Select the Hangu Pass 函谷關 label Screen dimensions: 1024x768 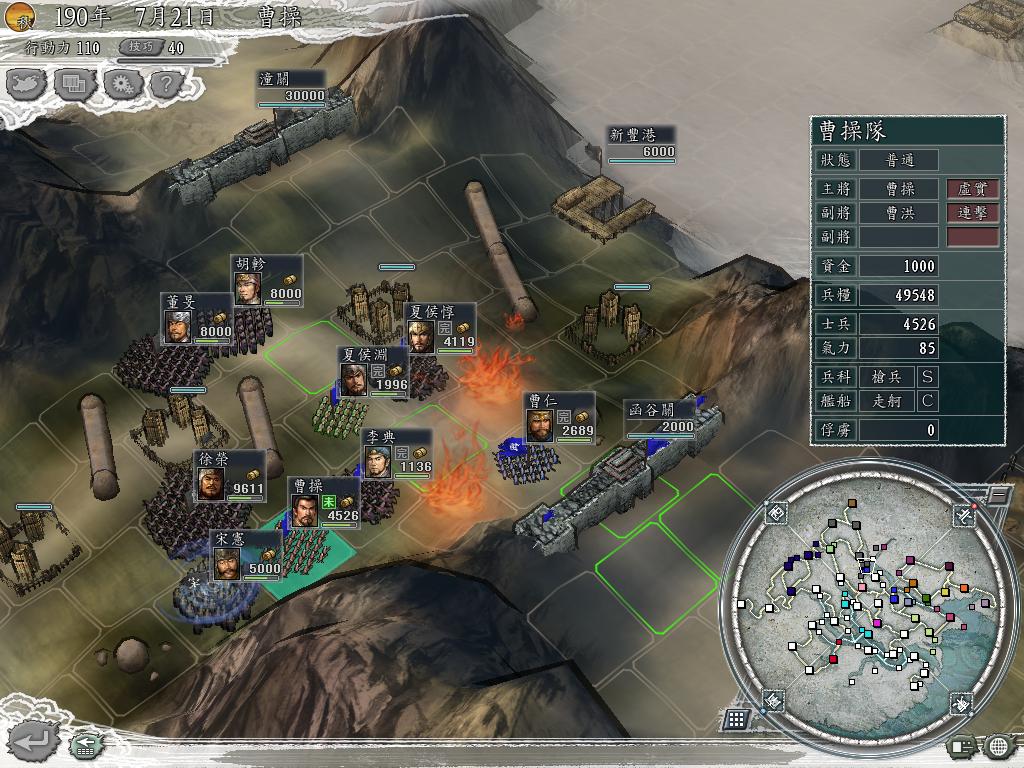pos(660,418)
